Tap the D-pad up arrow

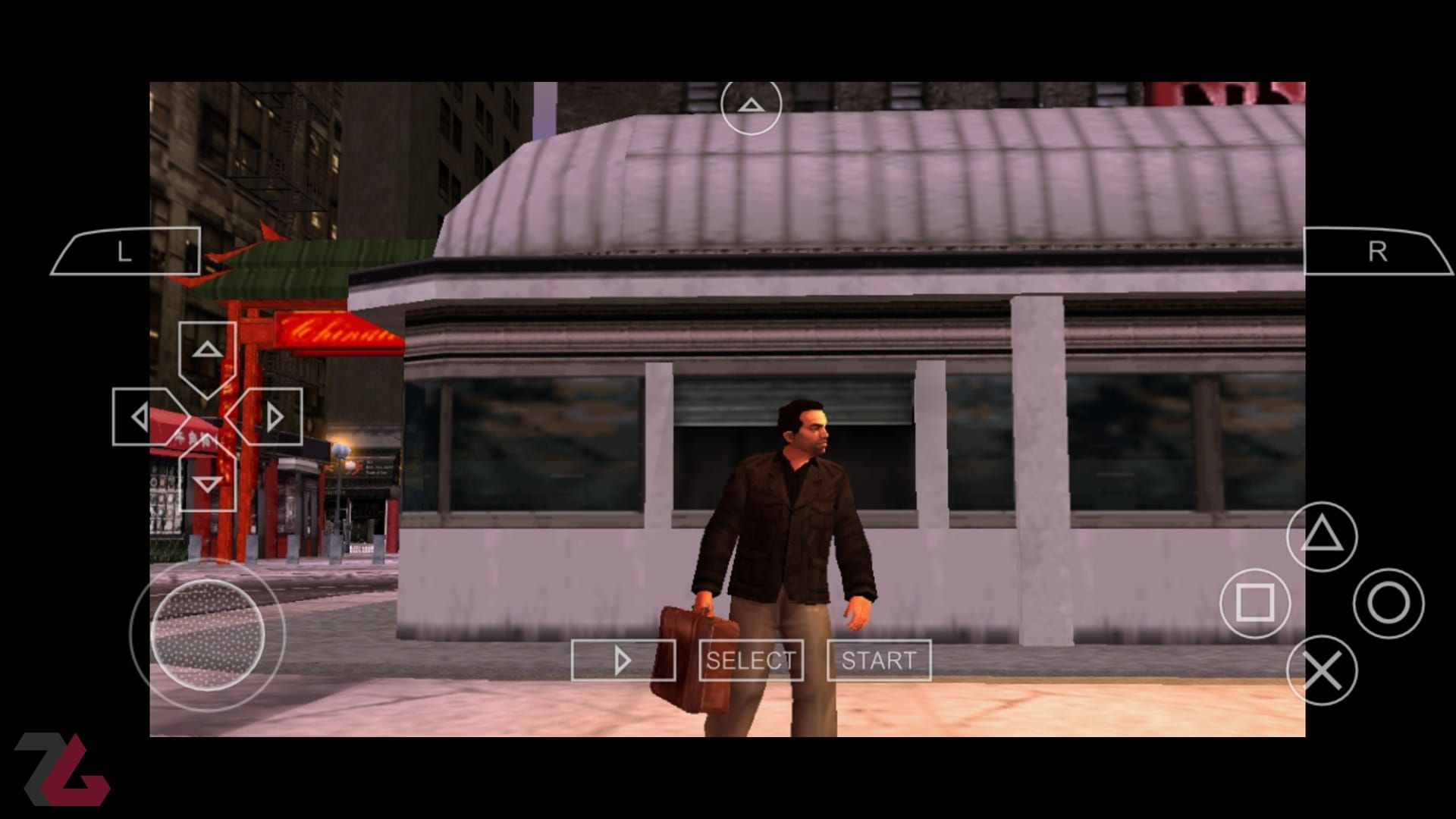[207, 350]
